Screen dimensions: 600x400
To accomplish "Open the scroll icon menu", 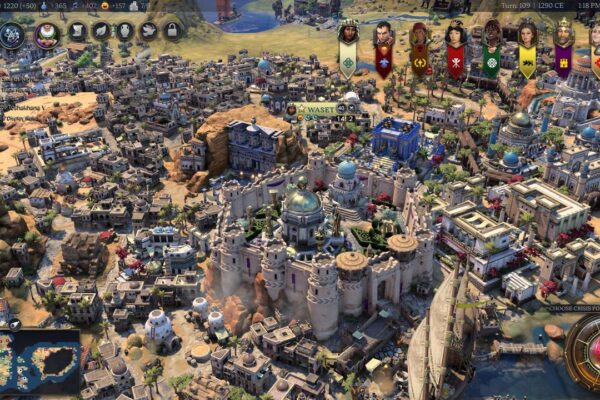I will click(x=78, y=31).
